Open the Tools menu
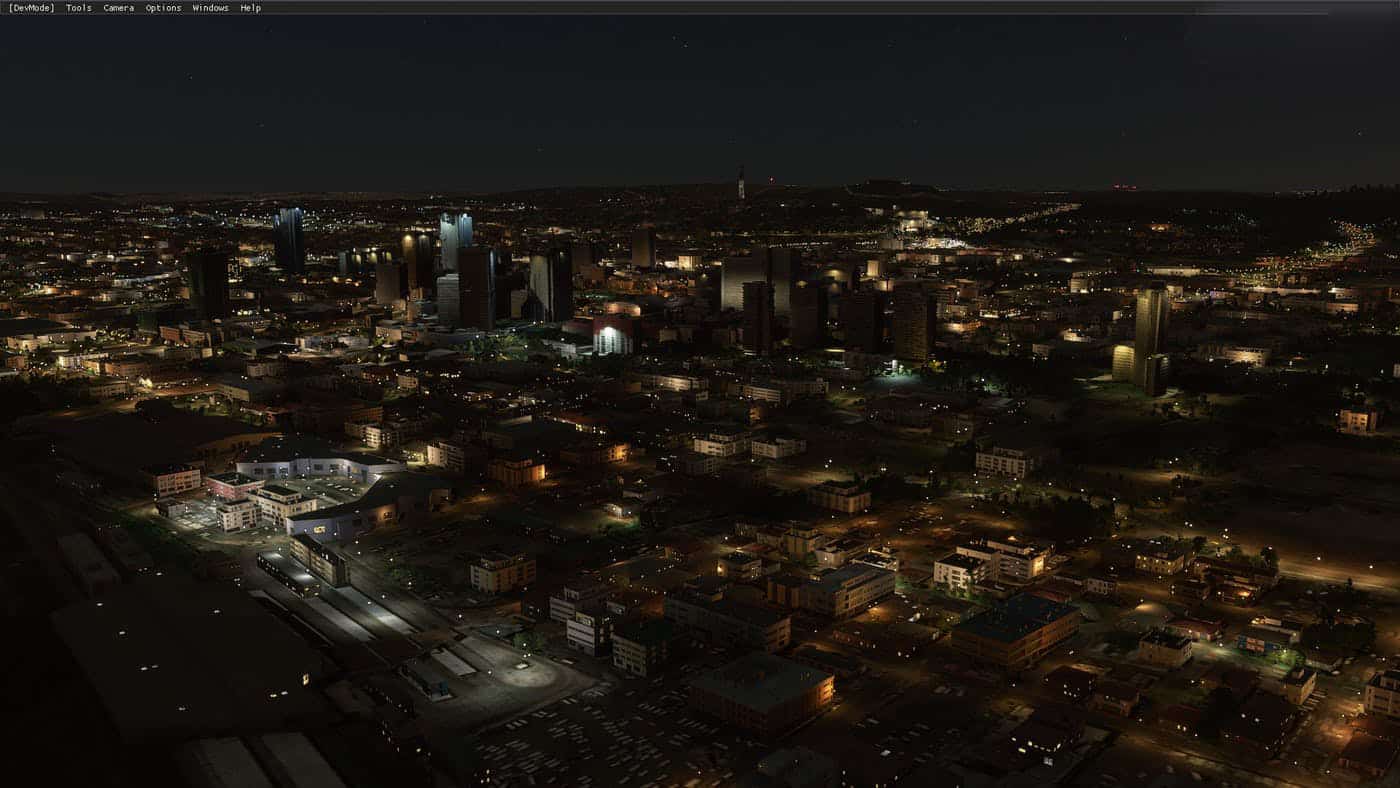This screenshot has height=788, width=1400. click(x=78, y=8)
